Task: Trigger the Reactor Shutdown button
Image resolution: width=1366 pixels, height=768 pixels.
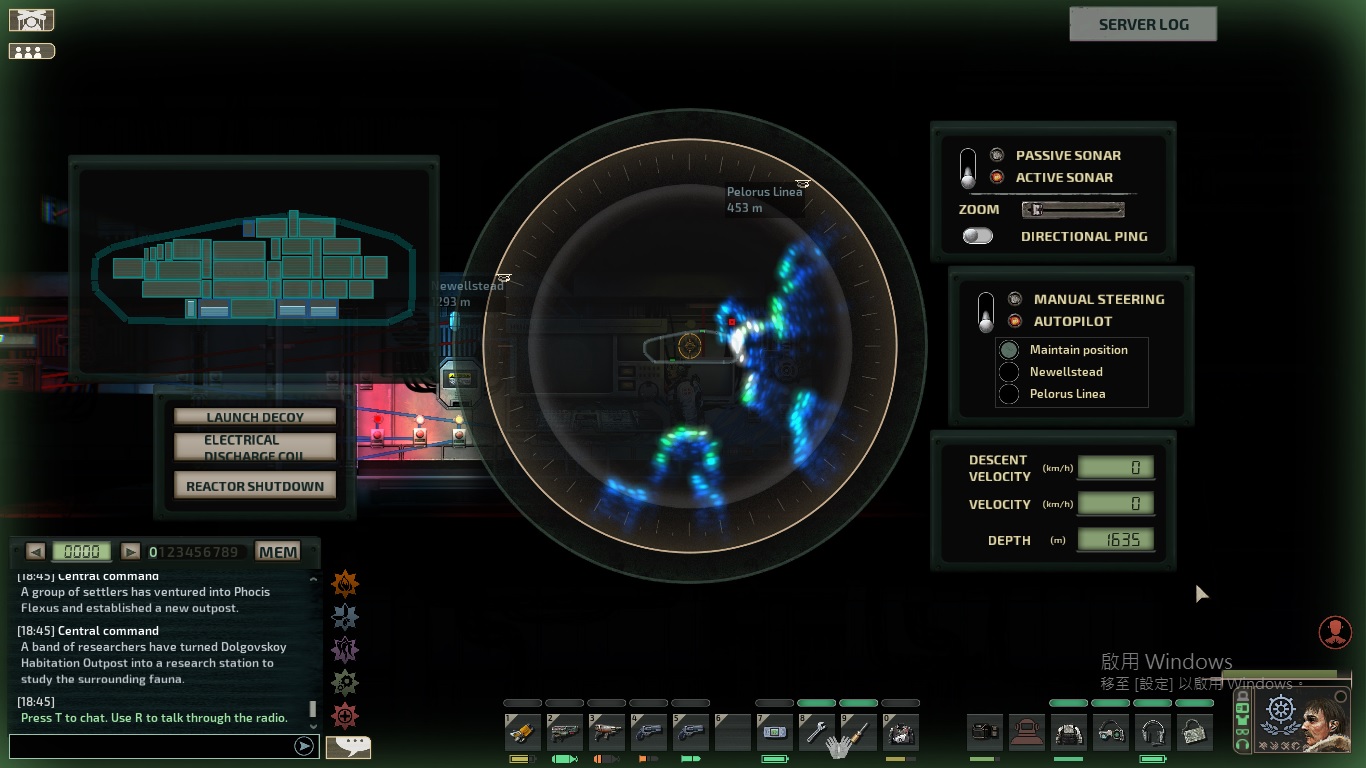Action: click(255, 484)
